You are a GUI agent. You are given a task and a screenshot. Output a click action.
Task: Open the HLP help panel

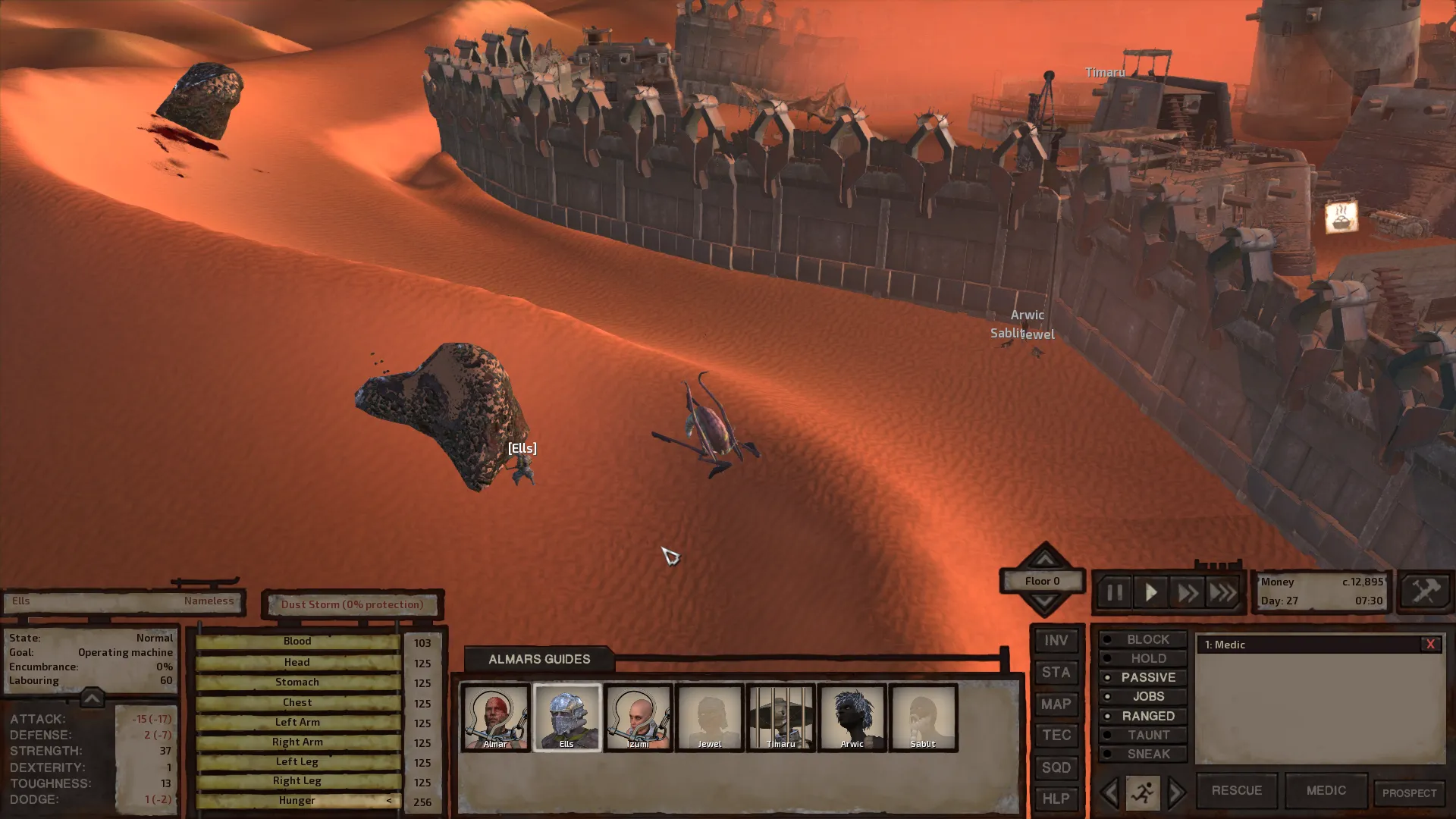[1056, 799]
